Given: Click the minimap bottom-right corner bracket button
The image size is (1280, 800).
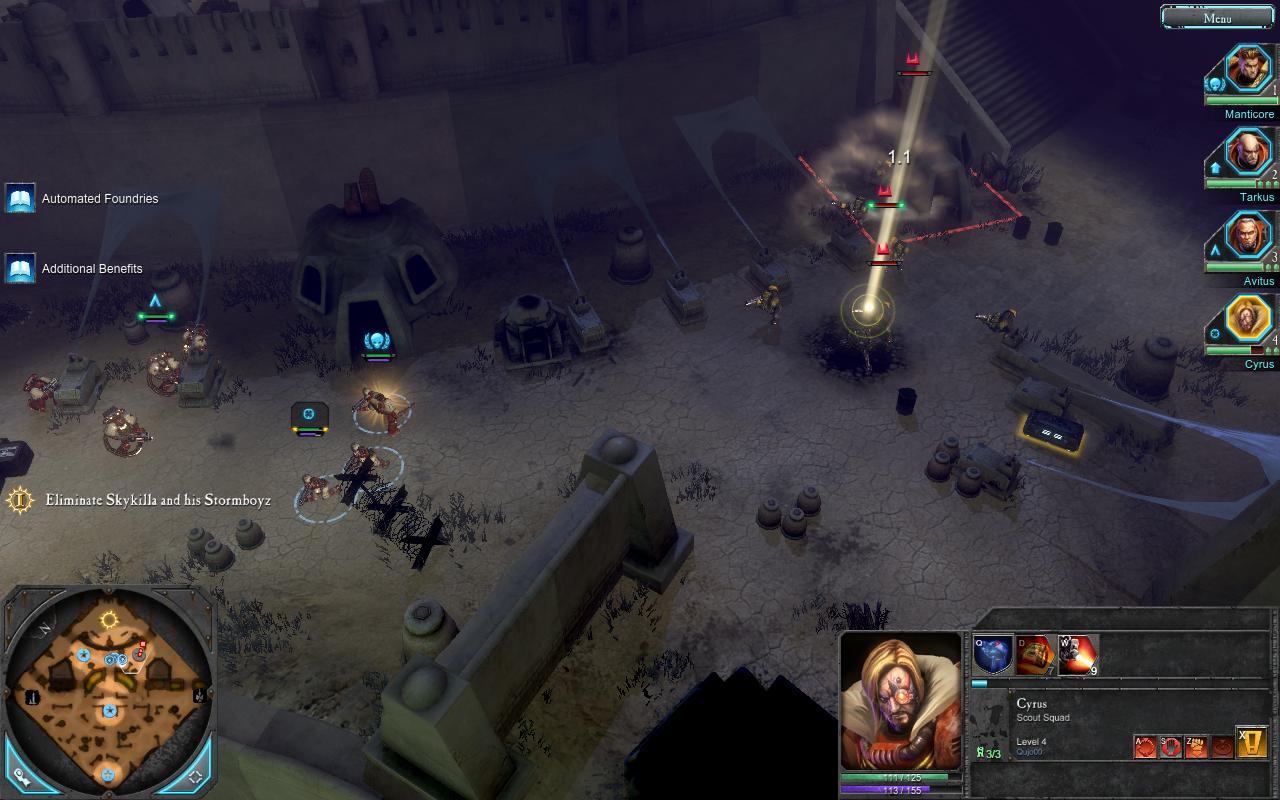Looking at the screenshot, I should tap(196, 775).
